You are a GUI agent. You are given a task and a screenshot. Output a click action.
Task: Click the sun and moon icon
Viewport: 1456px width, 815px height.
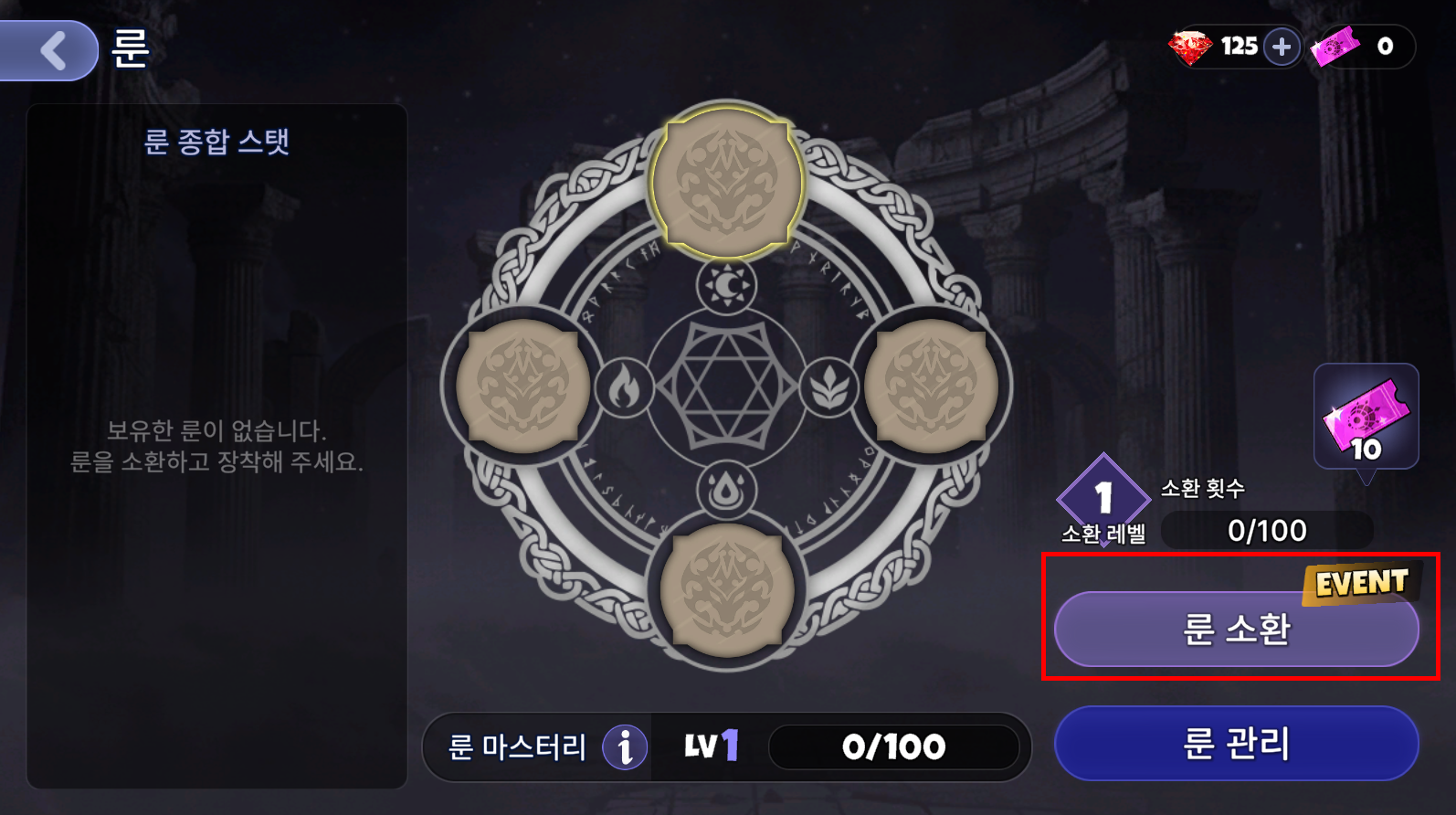pos(726,286)
